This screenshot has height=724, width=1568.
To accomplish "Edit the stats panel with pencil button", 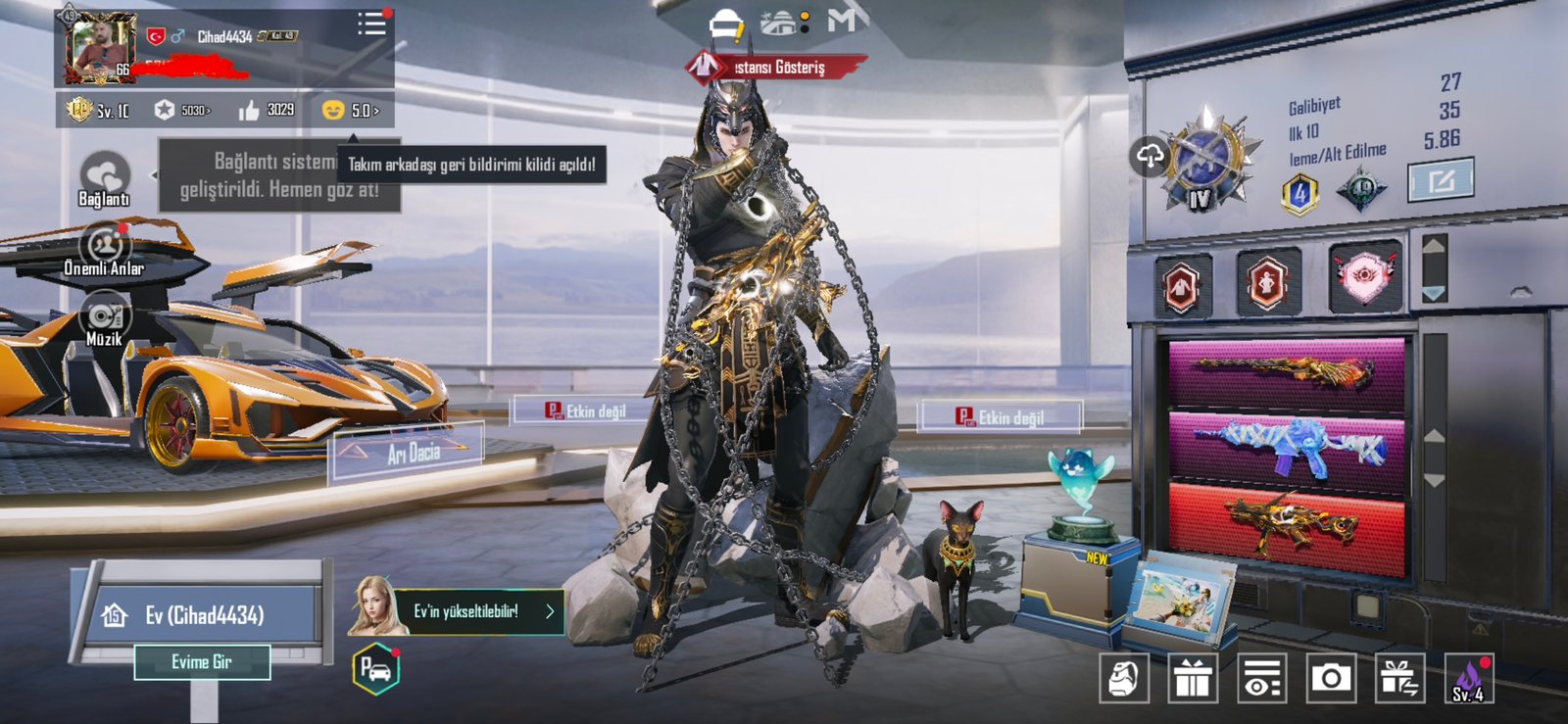I will (1440, 181).
